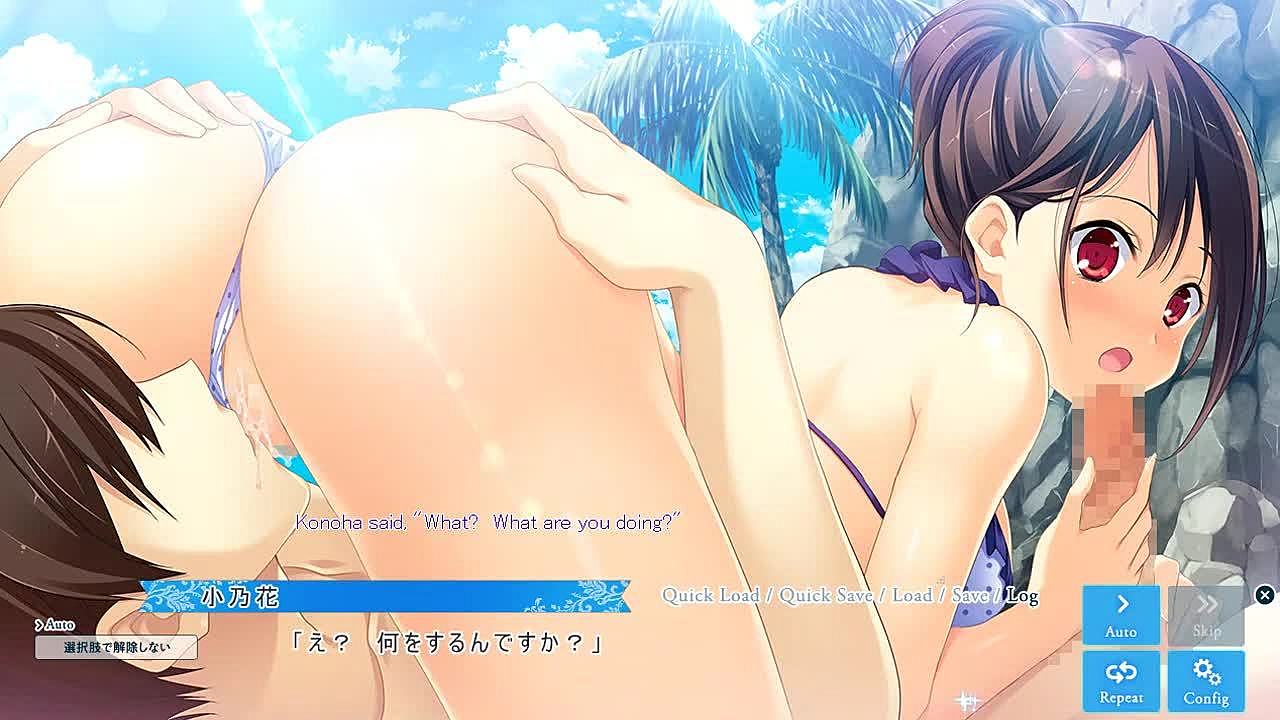Open the Save menu
Image resolution: width=1280 pixels, height=720 pixels.
point(969,595)
